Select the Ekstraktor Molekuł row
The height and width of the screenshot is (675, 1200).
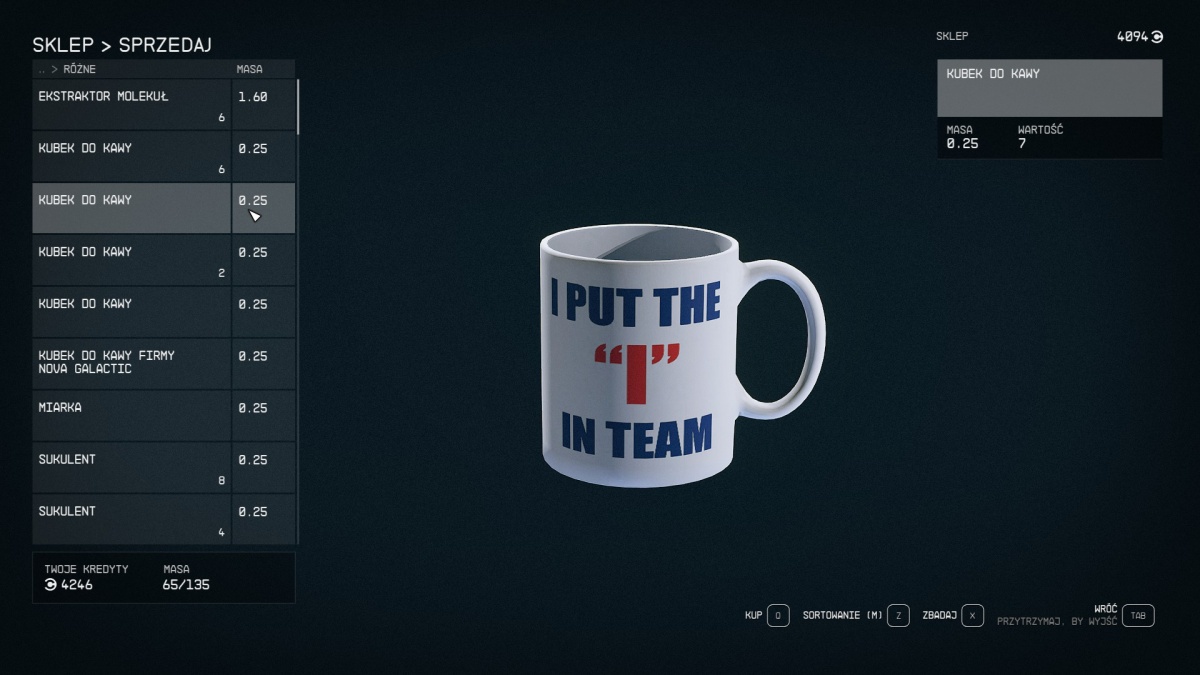[131, 104]
